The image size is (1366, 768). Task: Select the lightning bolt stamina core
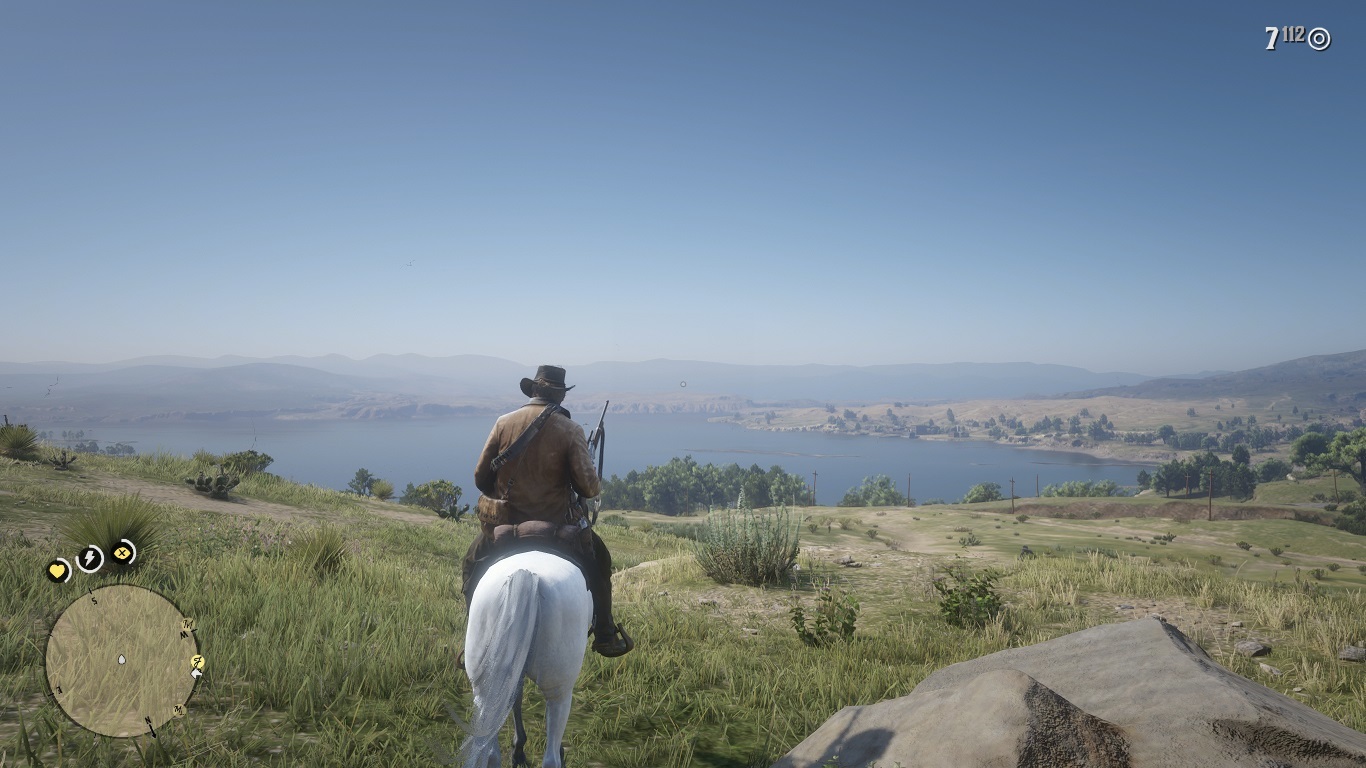90,559
